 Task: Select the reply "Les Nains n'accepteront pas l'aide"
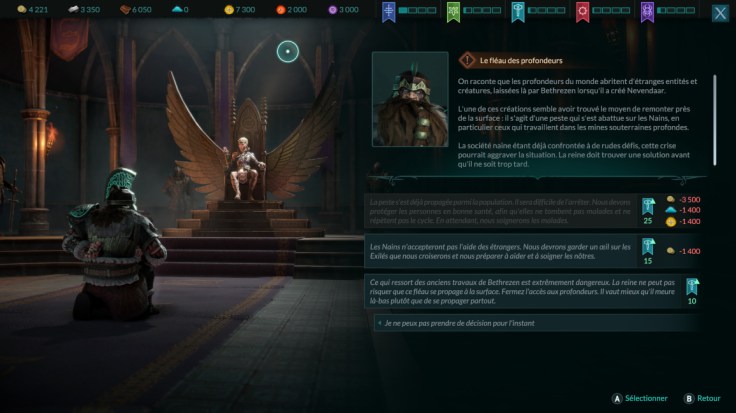tap(500, 251)
